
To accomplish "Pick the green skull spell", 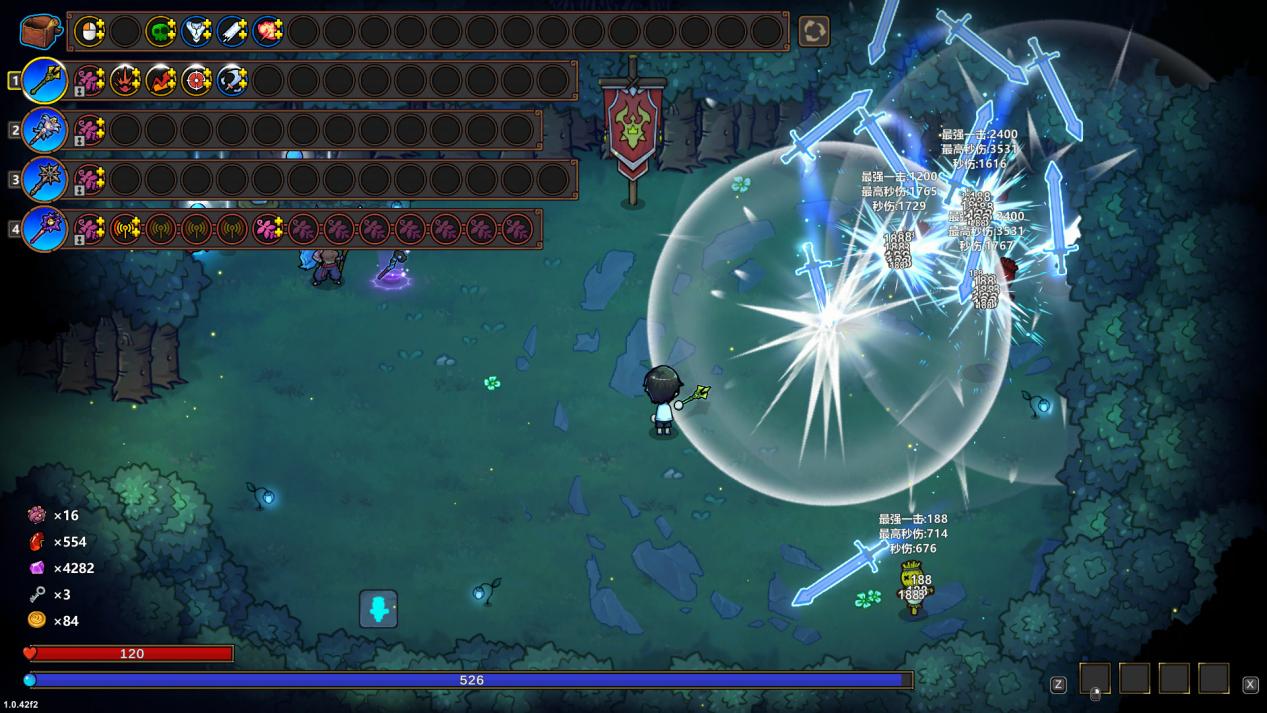I will (x=160, y=31).
